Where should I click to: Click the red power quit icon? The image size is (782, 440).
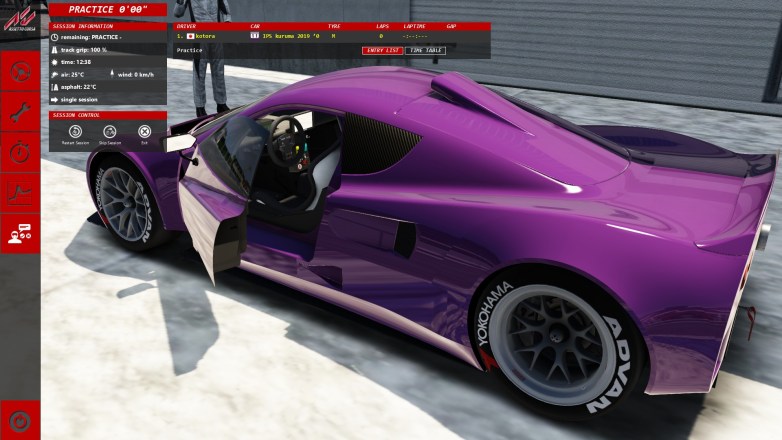(20, 420)
